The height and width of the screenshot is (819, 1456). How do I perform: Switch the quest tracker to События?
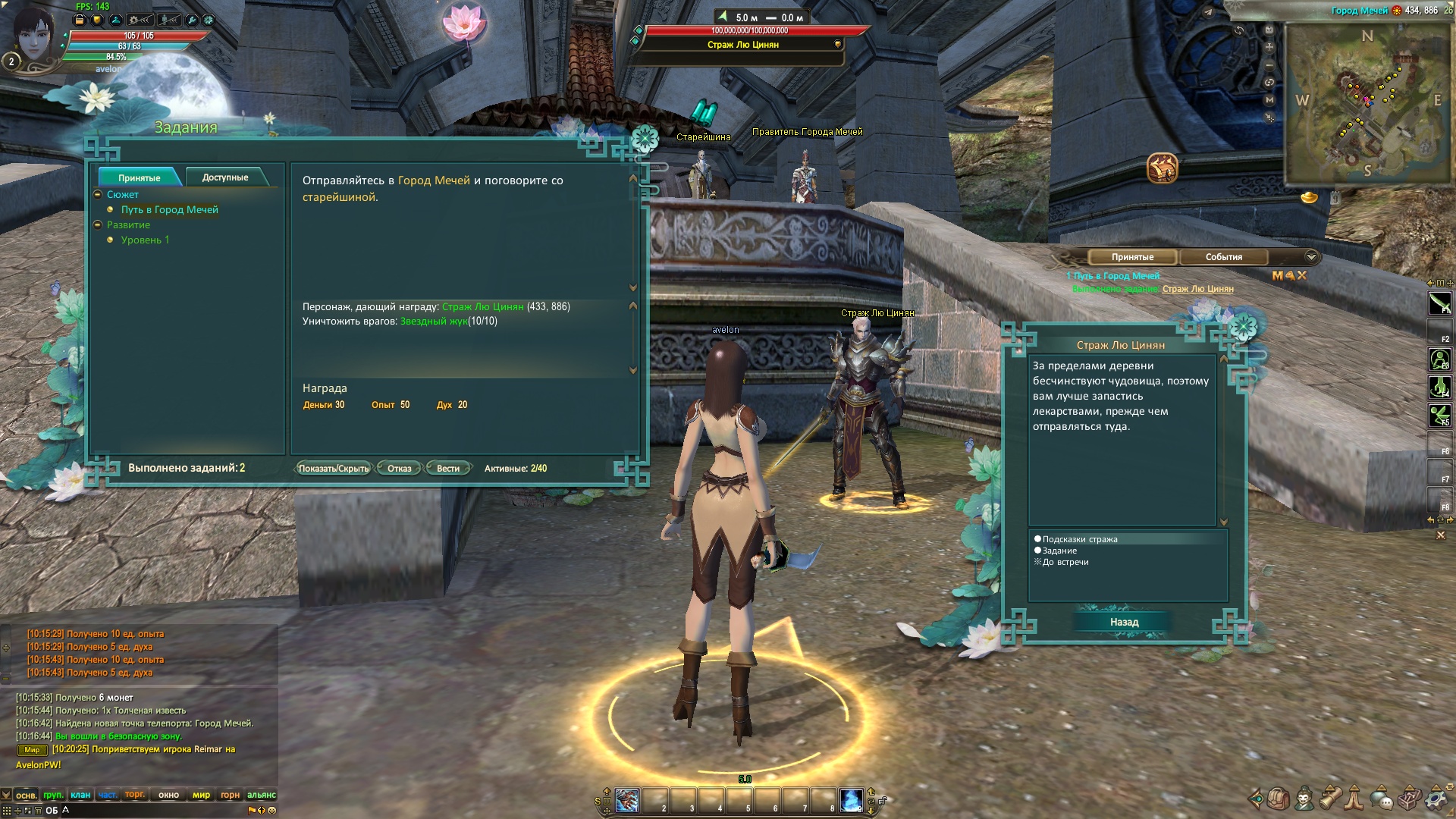coord(1223,257)
